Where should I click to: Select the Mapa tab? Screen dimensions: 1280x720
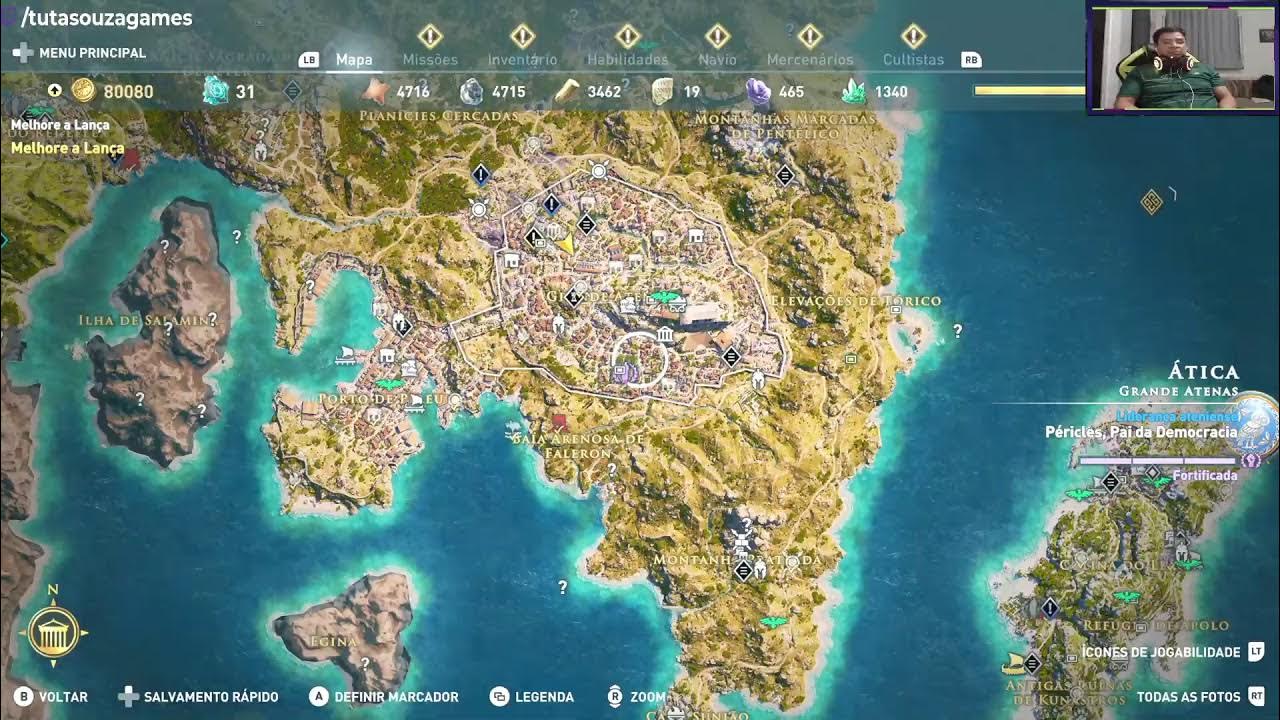354,59
